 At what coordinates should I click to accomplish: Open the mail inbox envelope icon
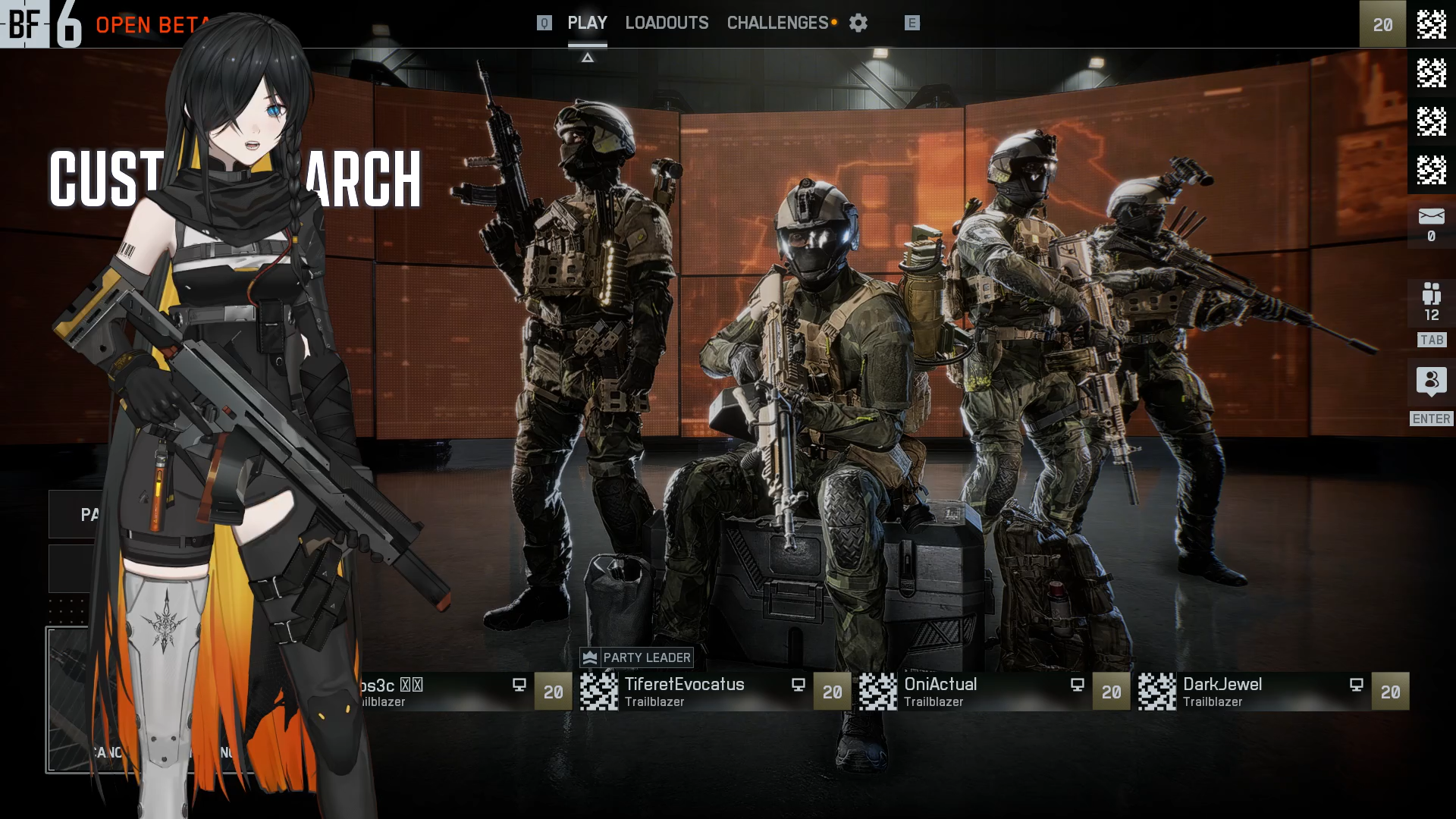[1431, 217]
